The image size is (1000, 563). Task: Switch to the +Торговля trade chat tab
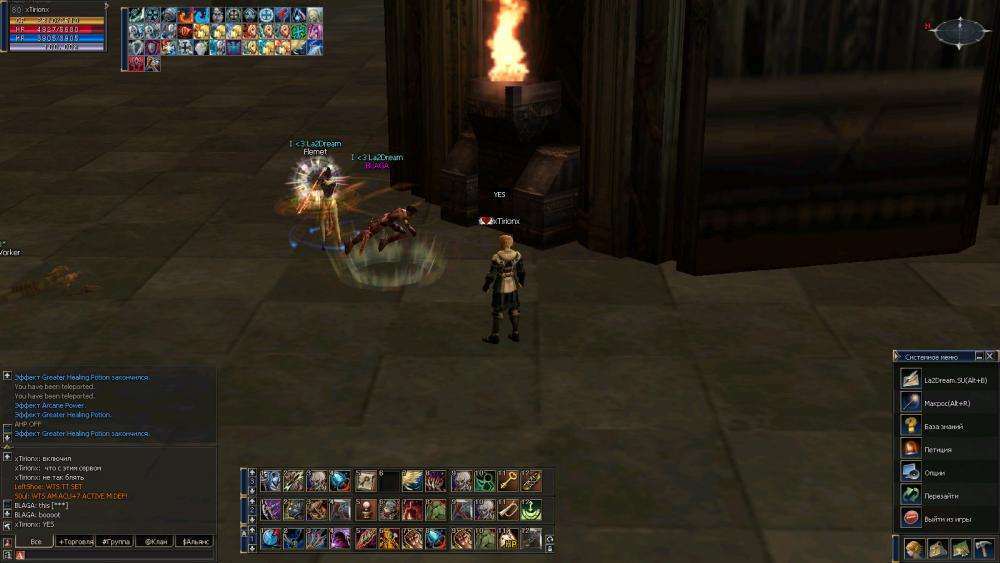75,541
